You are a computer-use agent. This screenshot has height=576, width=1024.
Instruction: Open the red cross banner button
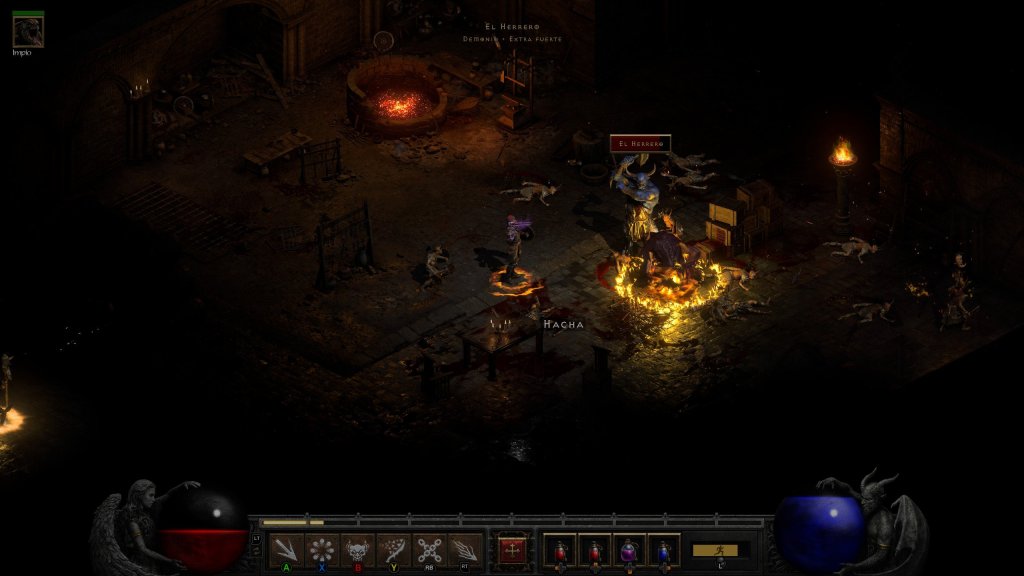(x=512, y=550)
